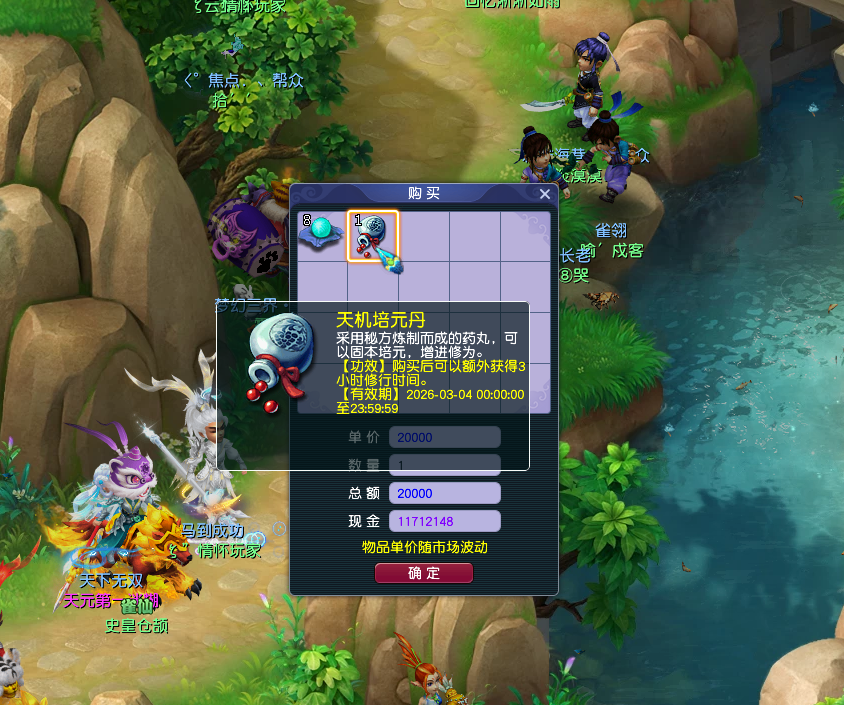The height and width of the screenshot is (705, 844).
Task: Select the 天机培元丹 pouch item slot
Action: 373,237
